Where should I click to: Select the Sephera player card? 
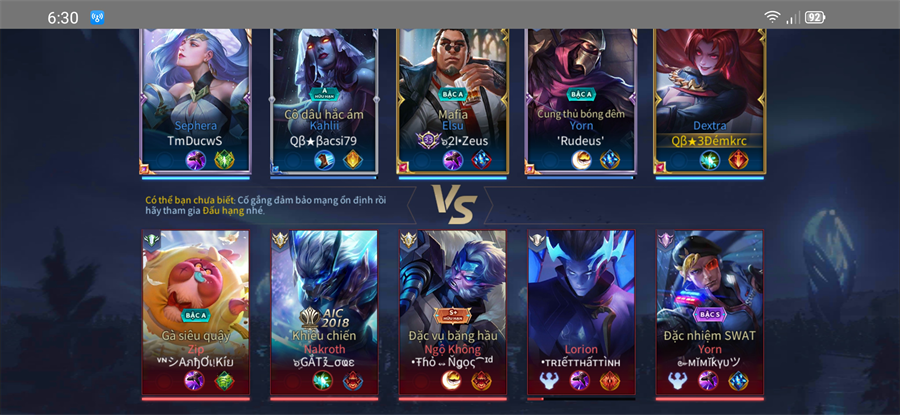(x=196, y=100)
